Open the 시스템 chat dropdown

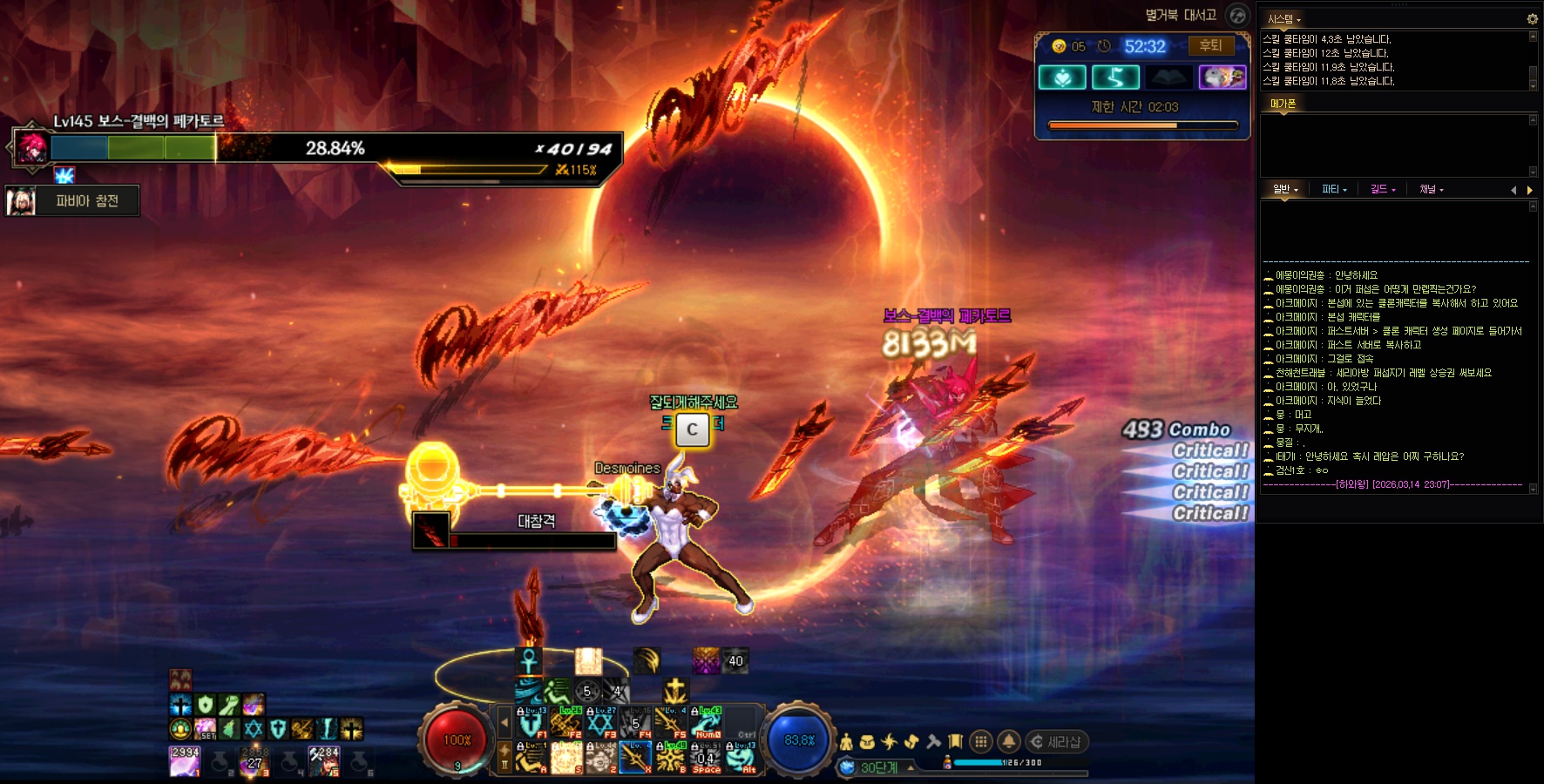click(x=1284, y=19)
